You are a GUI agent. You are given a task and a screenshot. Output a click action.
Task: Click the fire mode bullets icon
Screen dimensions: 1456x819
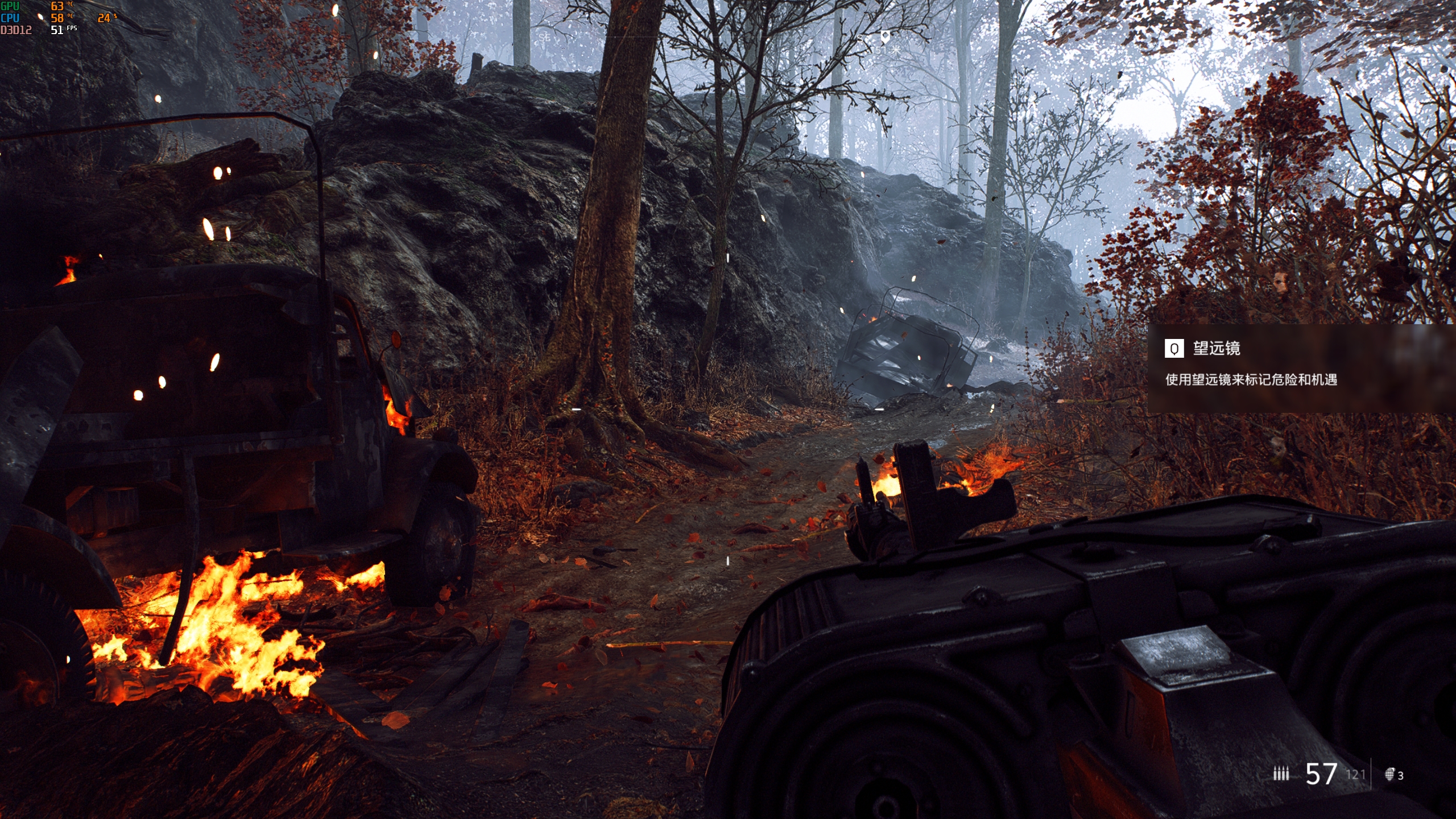point(1281,773)
